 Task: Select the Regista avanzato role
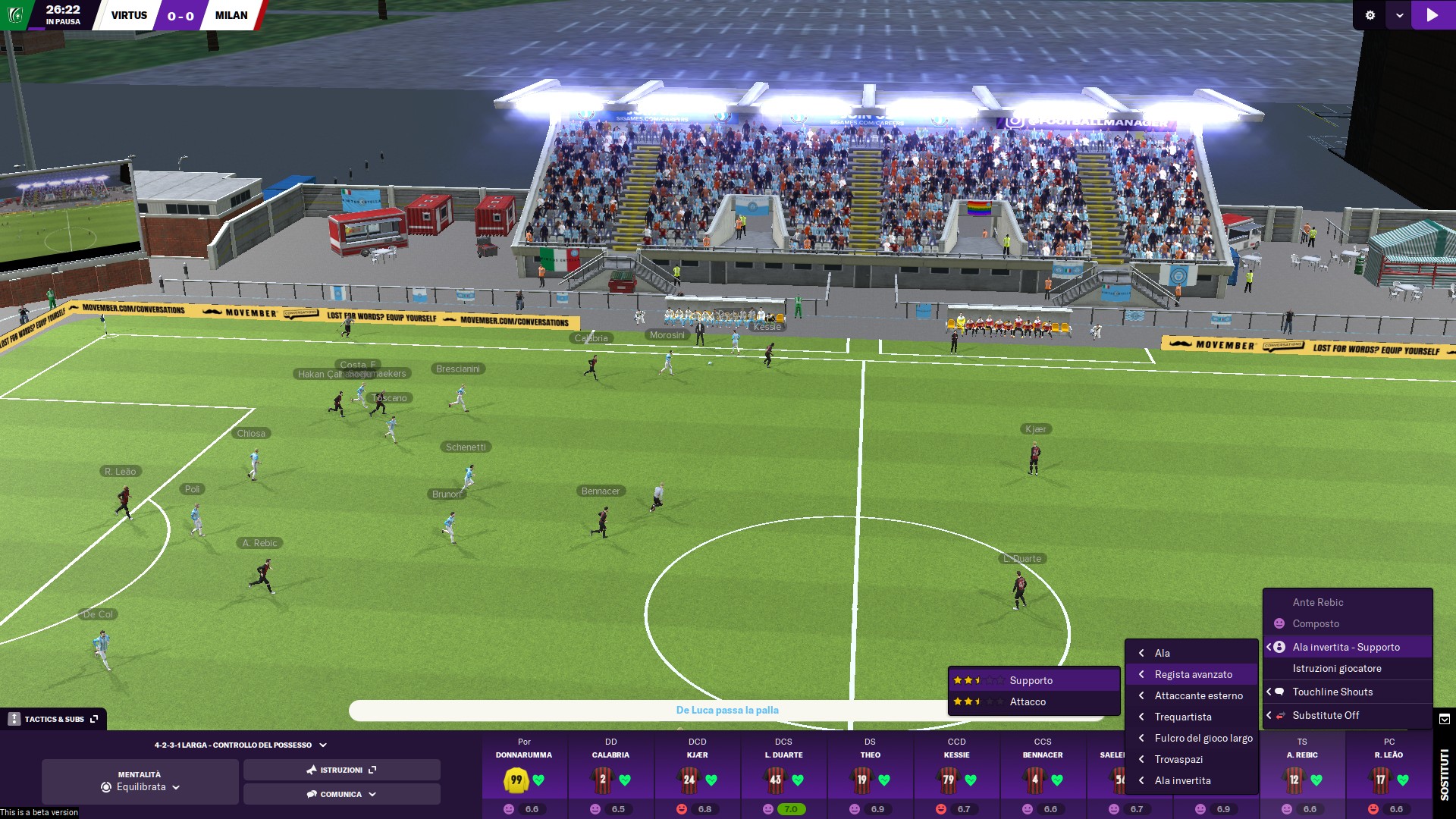click(1193, 674)
